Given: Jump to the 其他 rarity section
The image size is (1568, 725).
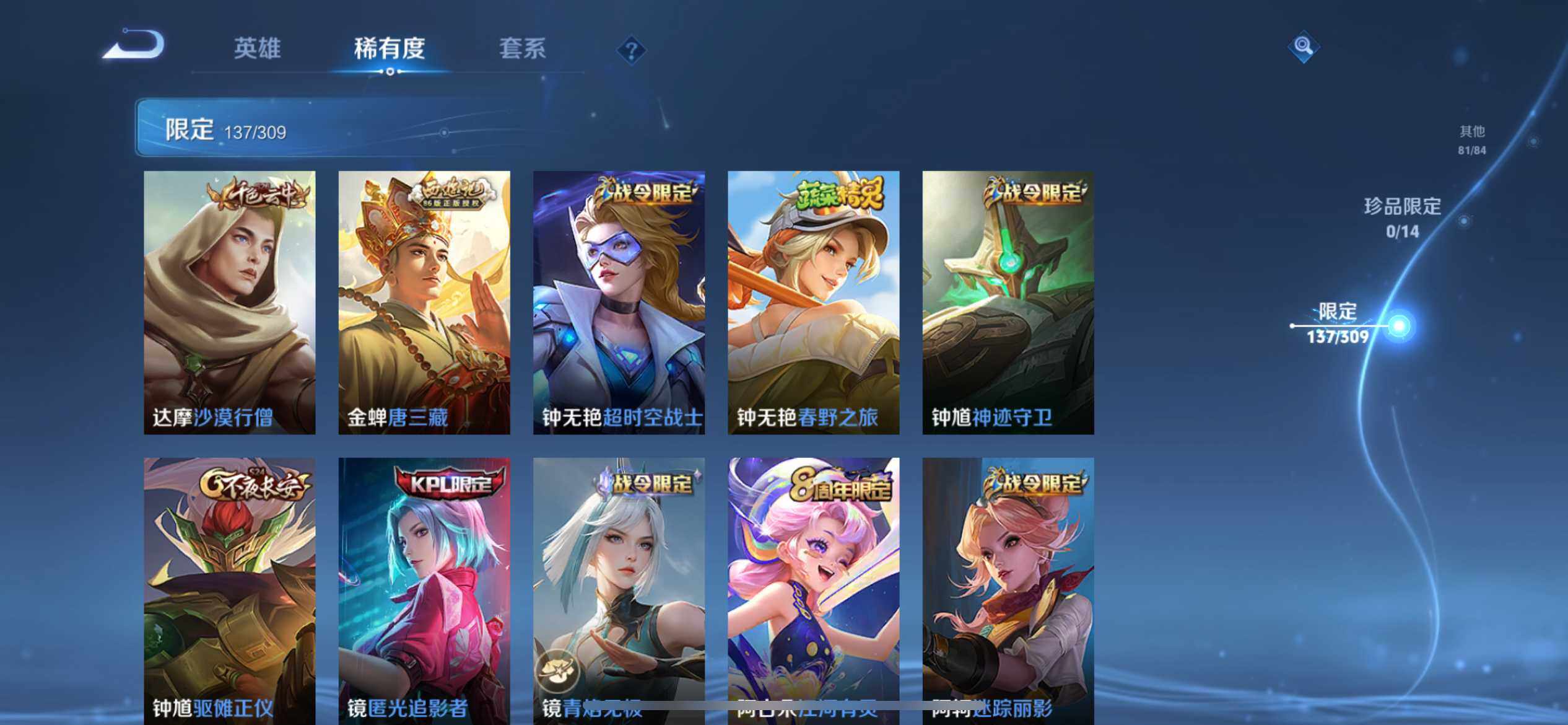Looking at the screenshot, I should [1472, 139].
